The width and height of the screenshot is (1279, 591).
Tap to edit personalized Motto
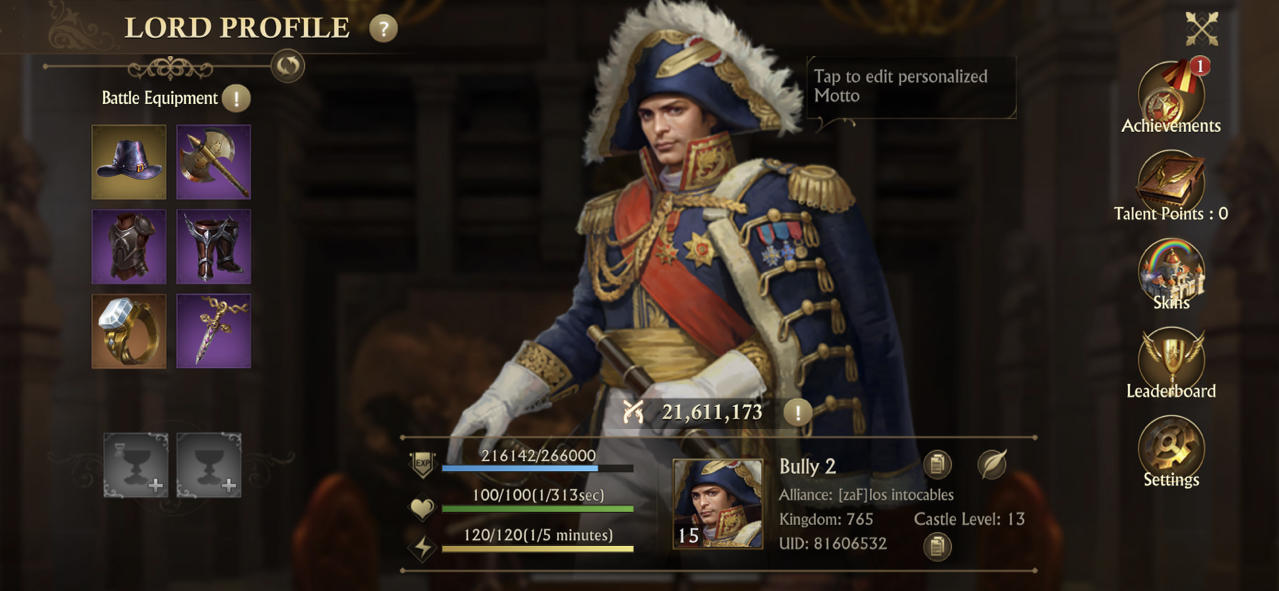(x=910, y=87)
